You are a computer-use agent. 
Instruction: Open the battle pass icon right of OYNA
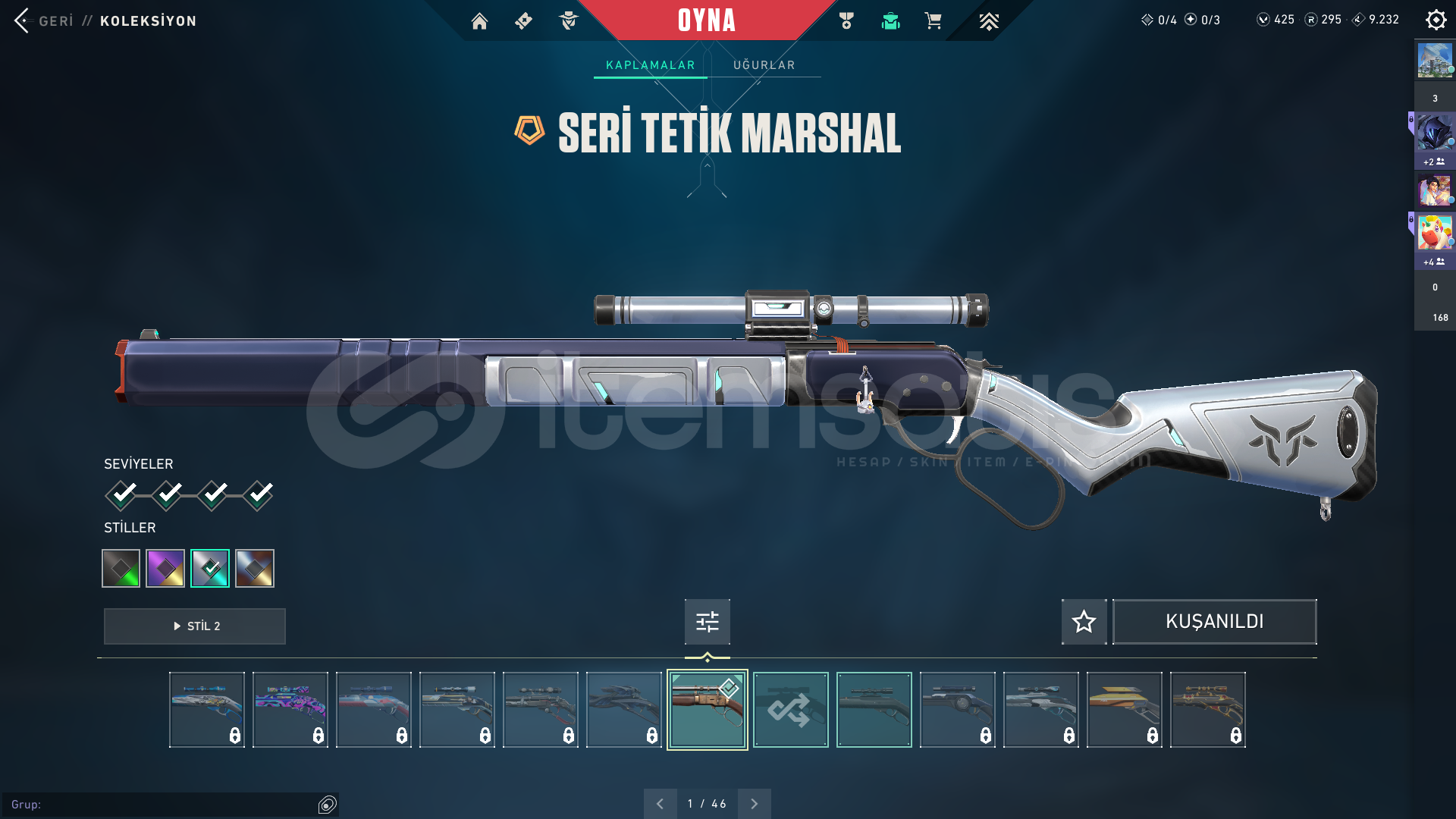pyautogui.click(x=846, y=21)
